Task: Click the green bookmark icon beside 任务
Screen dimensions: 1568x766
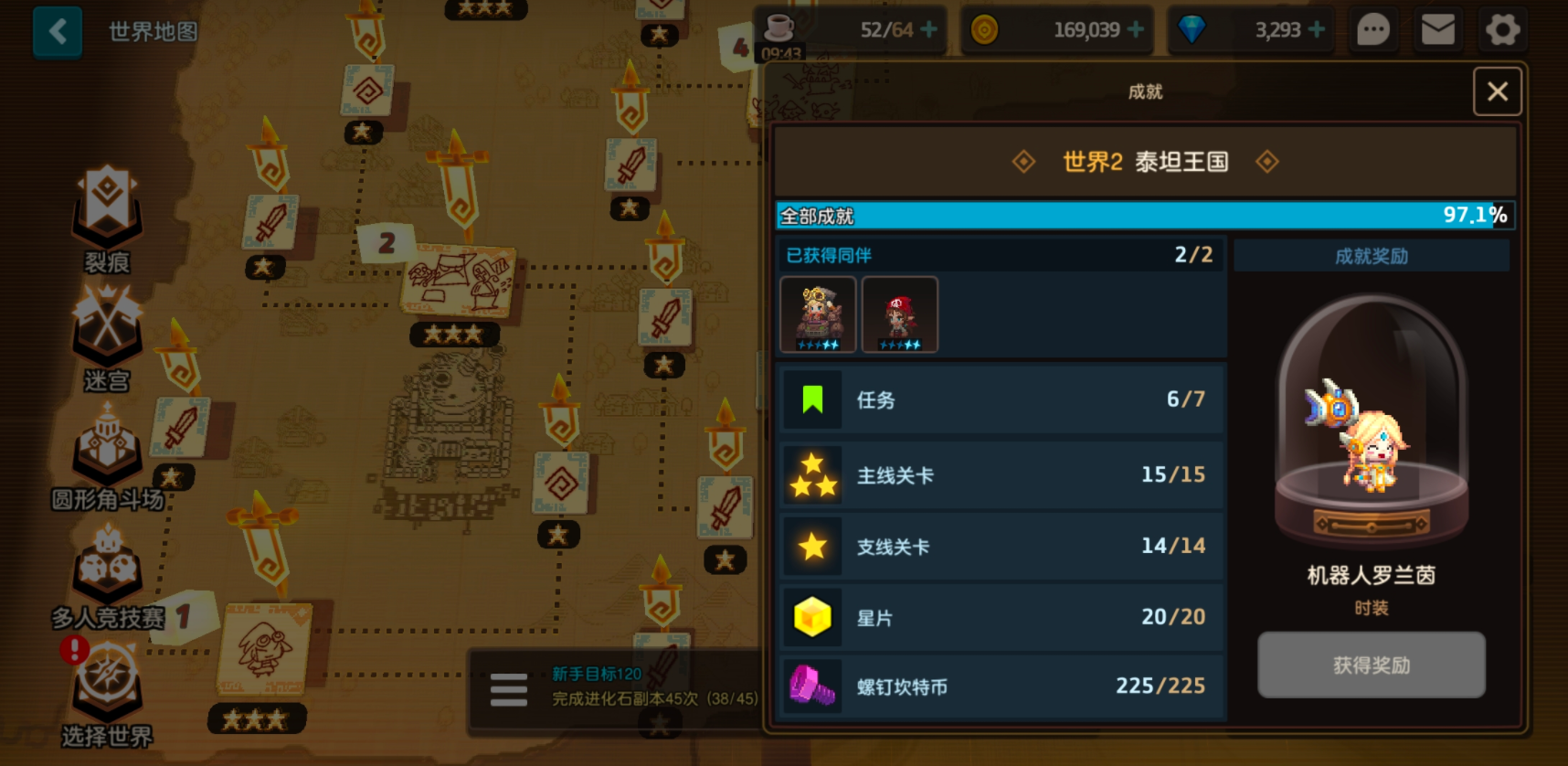Action: (x=812, y=399)
